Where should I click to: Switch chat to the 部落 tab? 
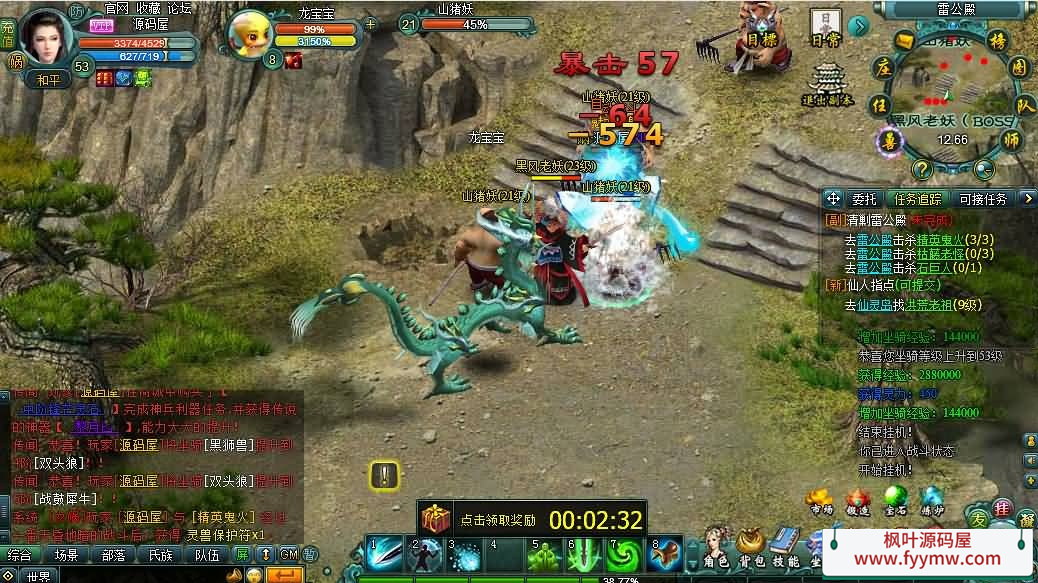(x=112, y=555)
